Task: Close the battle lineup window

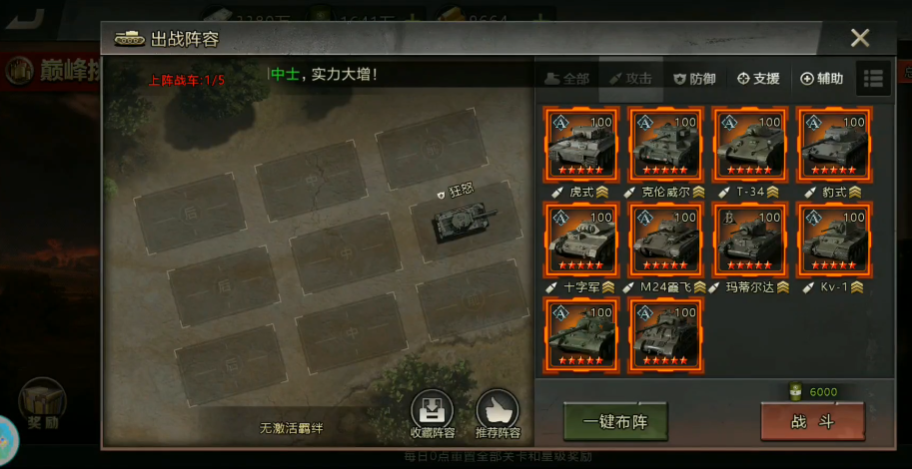Action: click(x=859, y=38)
